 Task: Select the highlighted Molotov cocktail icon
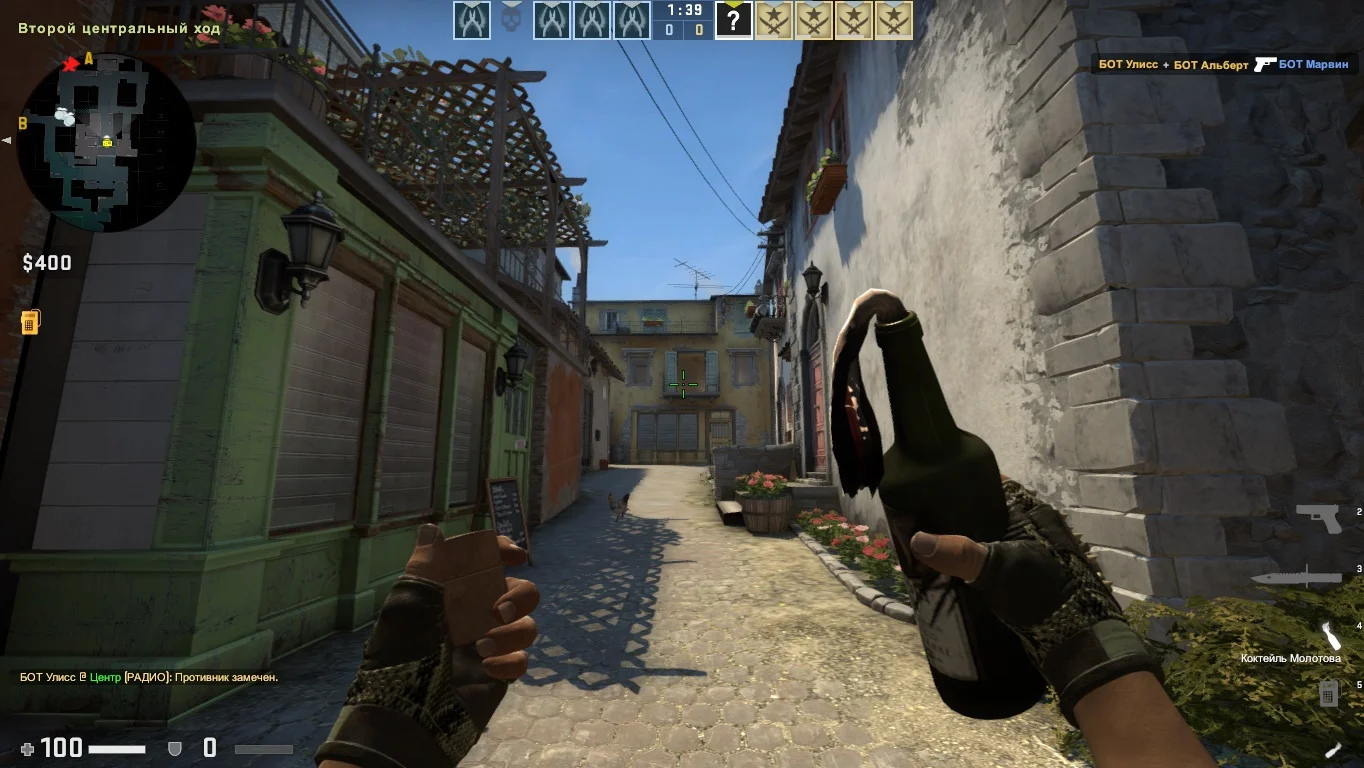tap(1330, 636)
